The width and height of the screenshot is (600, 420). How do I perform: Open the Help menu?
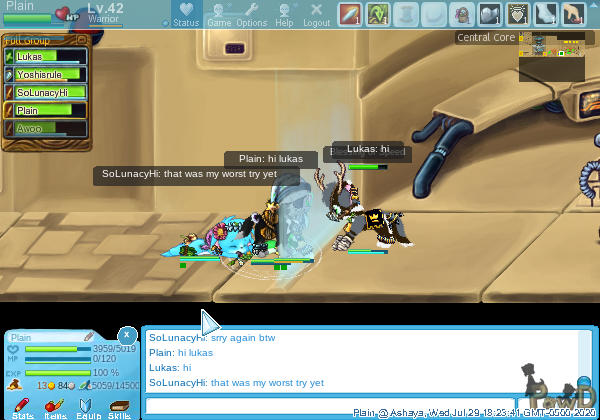click(285, 14)
